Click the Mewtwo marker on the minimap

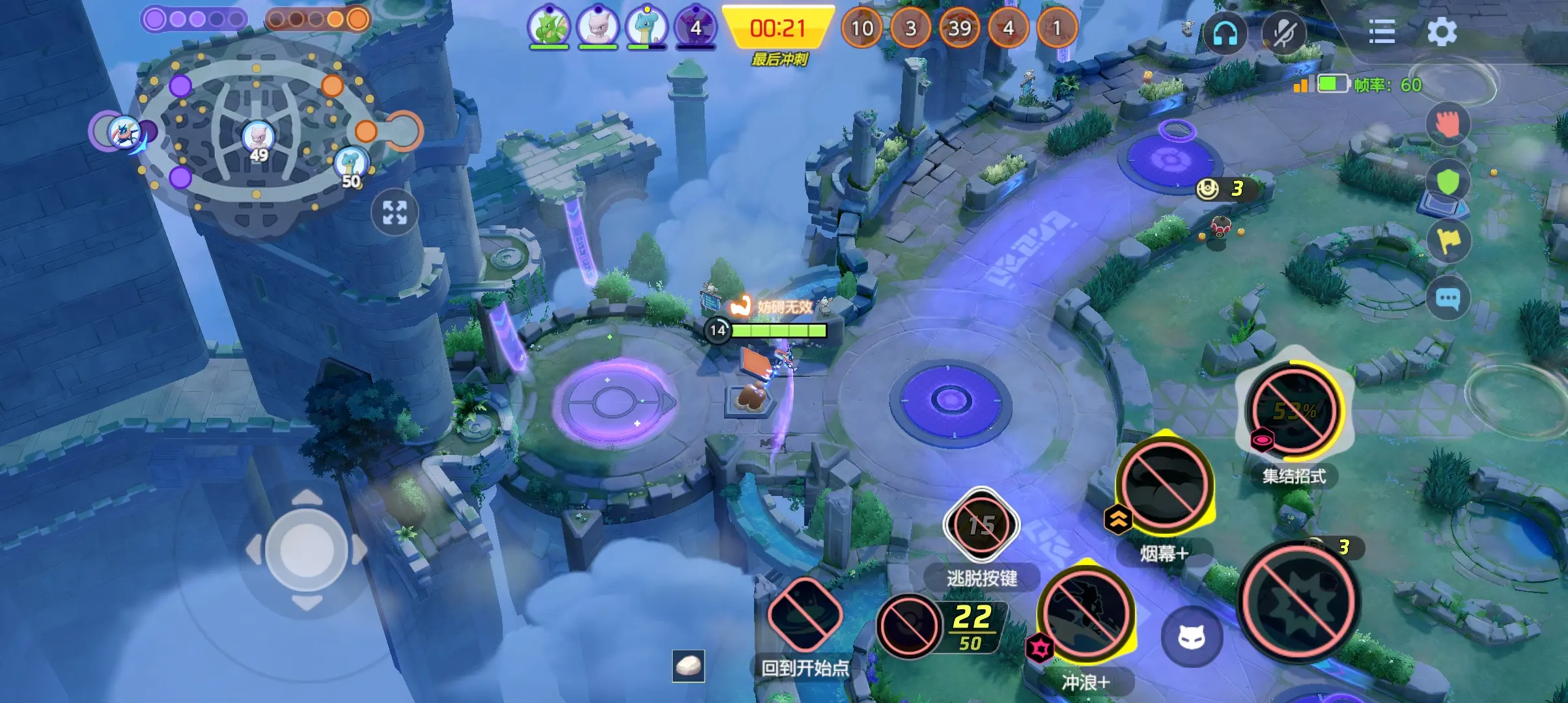tap(259, 137)
